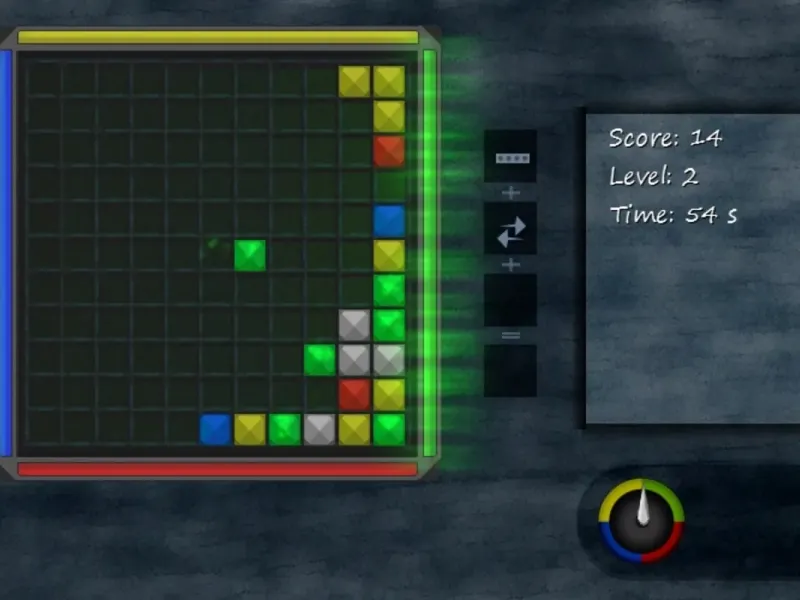Select the four-block row icon
Screen dimensions: 800x600
[510, 157]
